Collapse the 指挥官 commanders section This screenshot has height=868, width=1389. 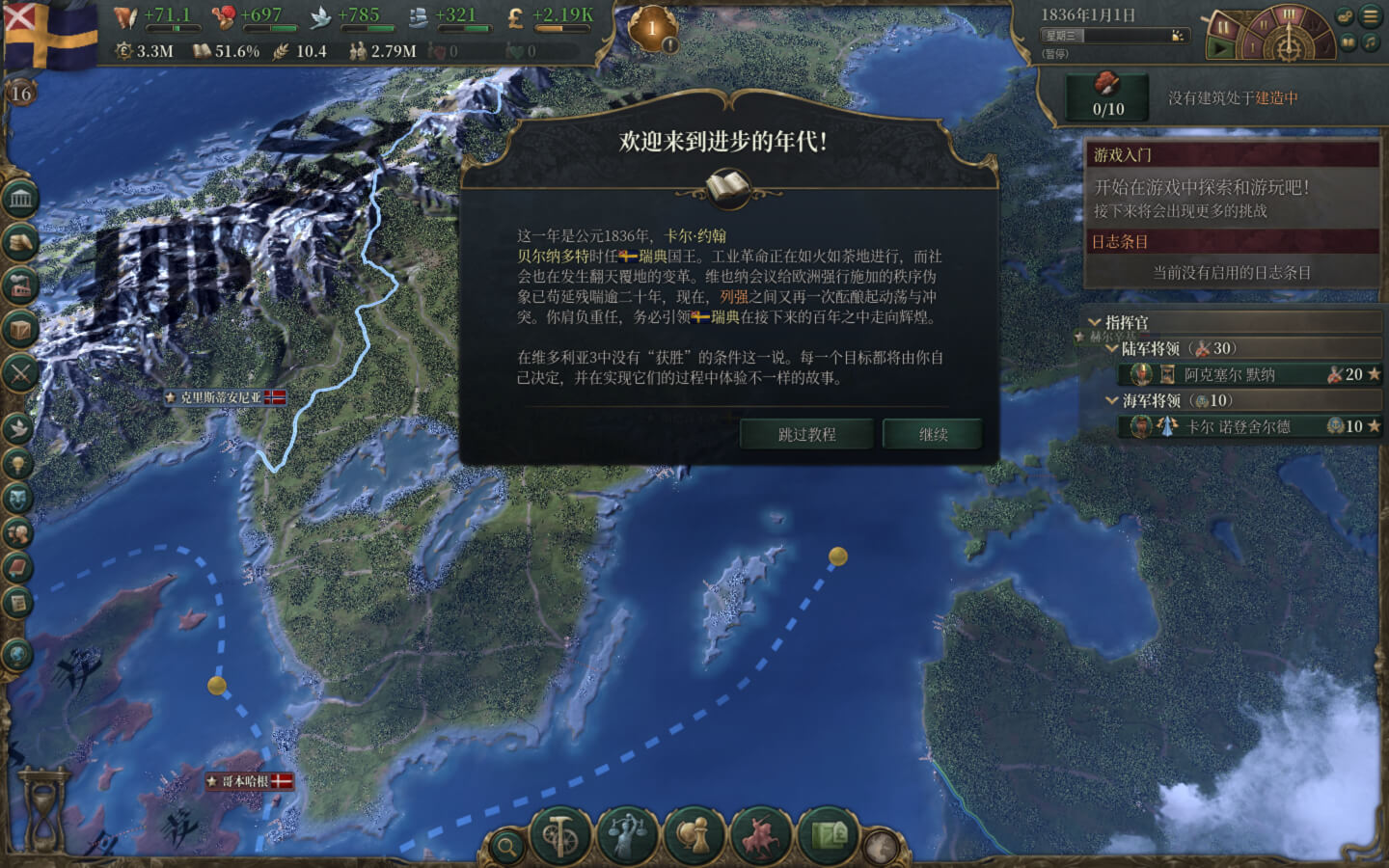(1094, 322)
